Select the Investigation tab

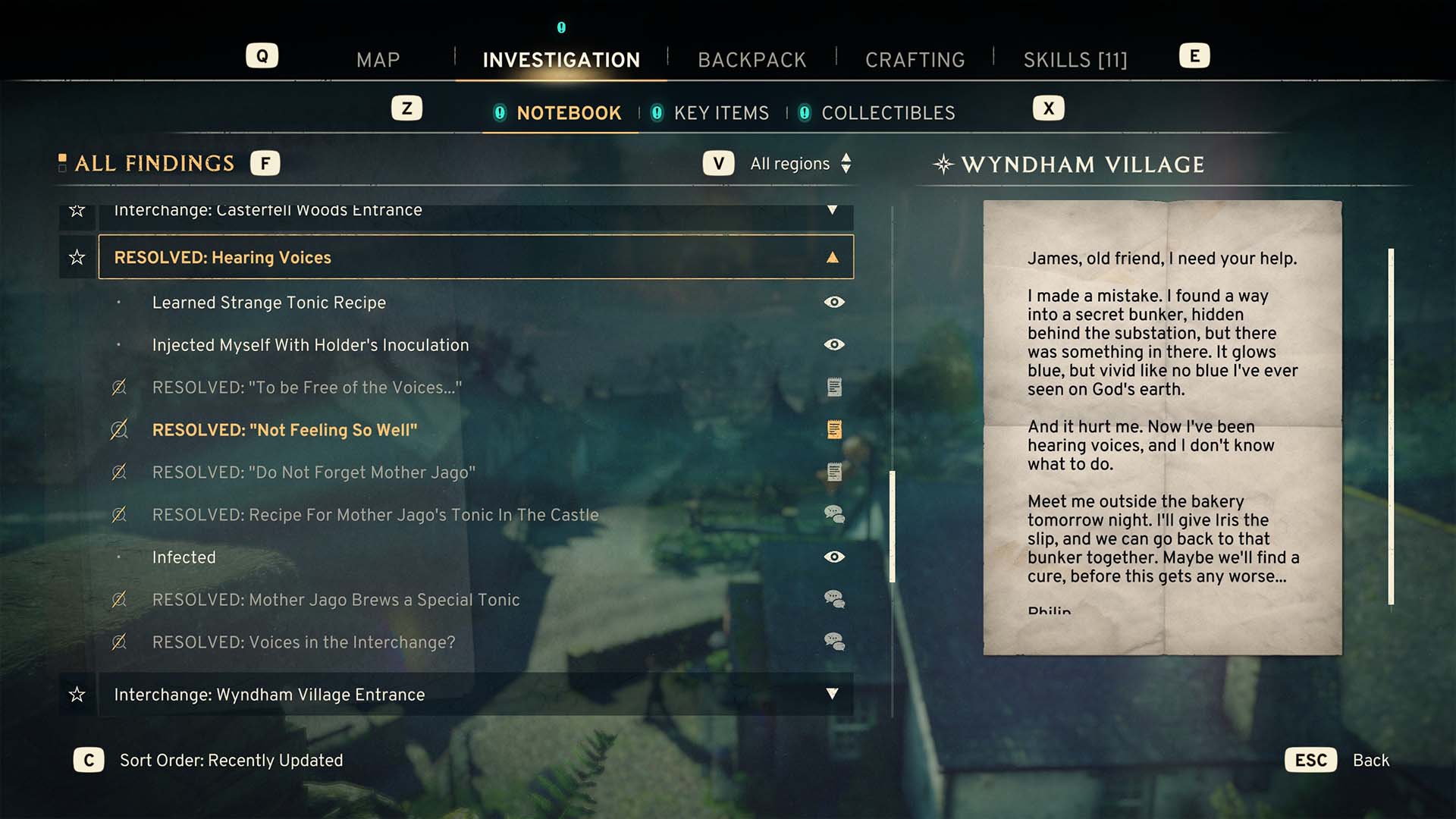tap(561, 60)
